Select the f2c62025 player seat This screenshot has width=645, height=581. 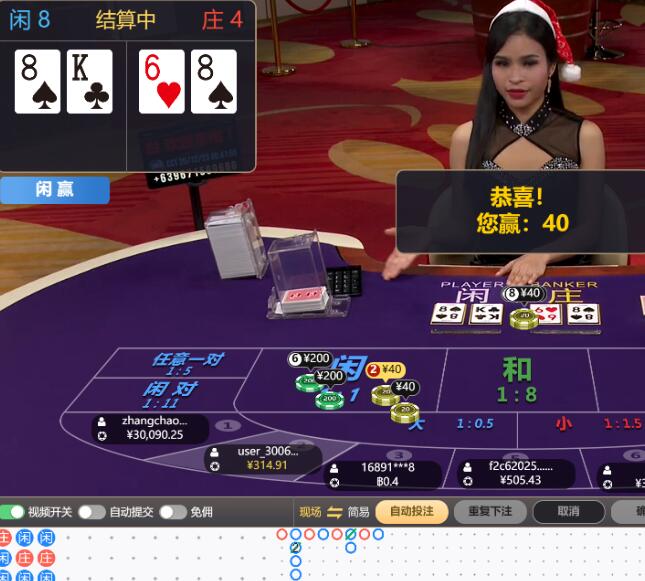pyautogui.click(x=516, y=473)
